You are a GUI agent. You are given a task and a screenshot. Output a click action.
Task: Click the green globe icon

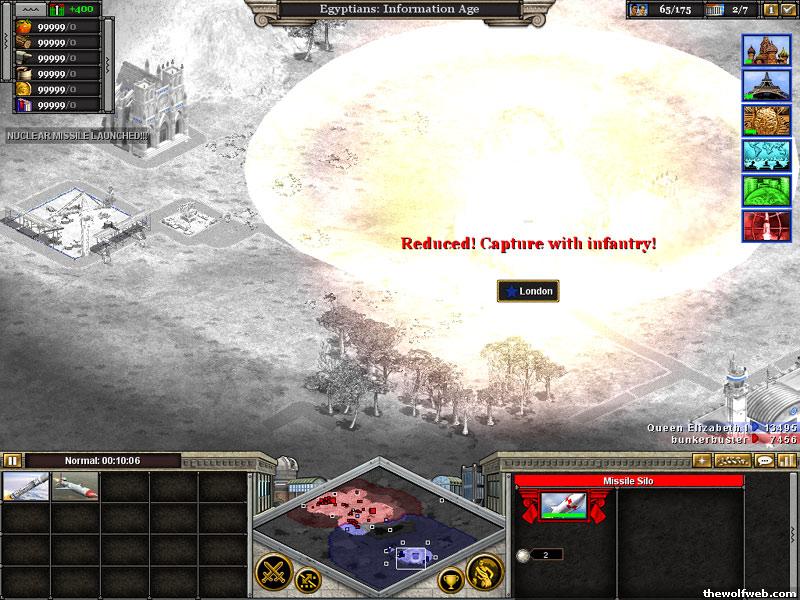point(765,190)
